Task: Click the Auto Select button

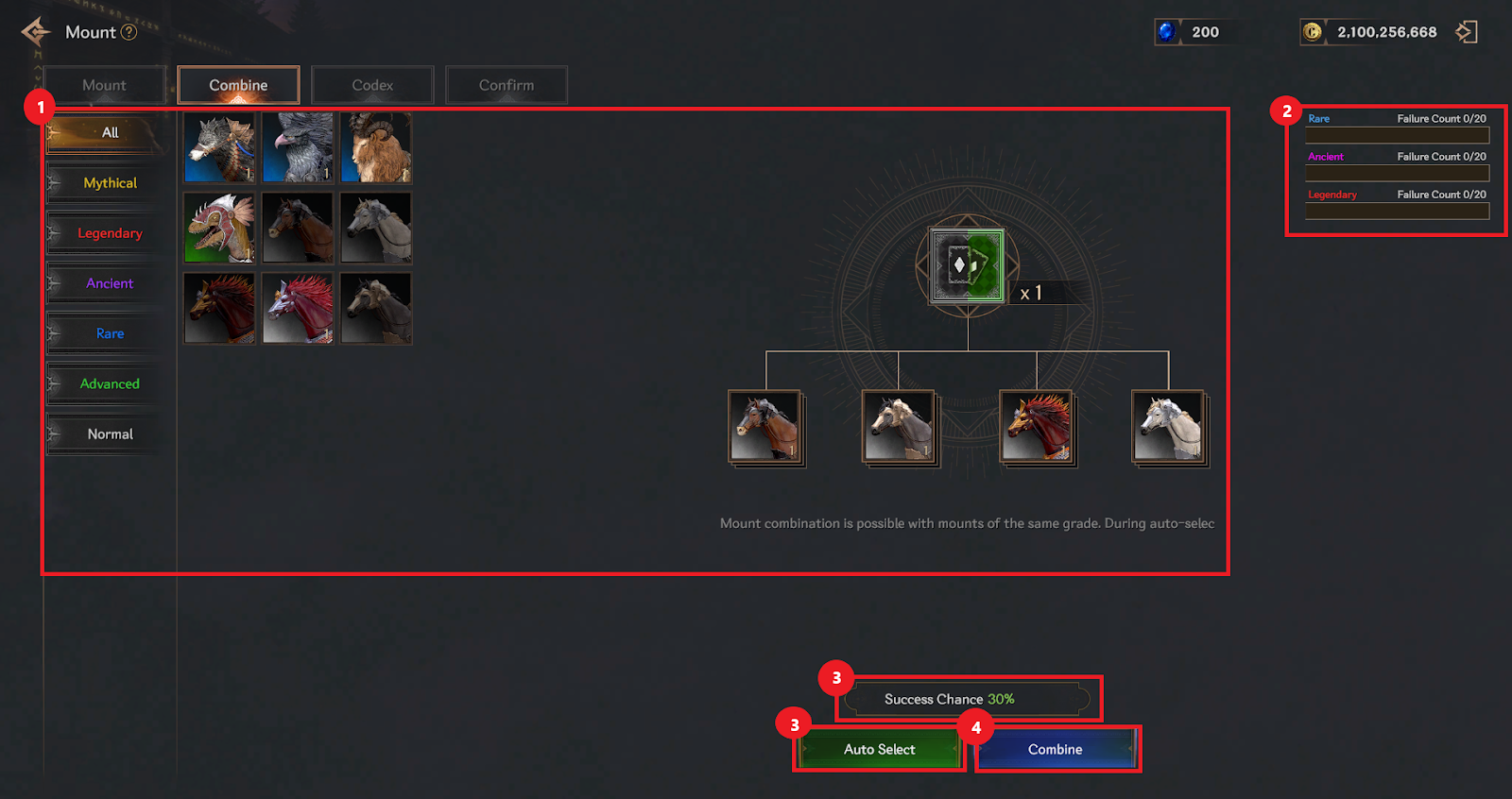Action: [x=879, y=749]
